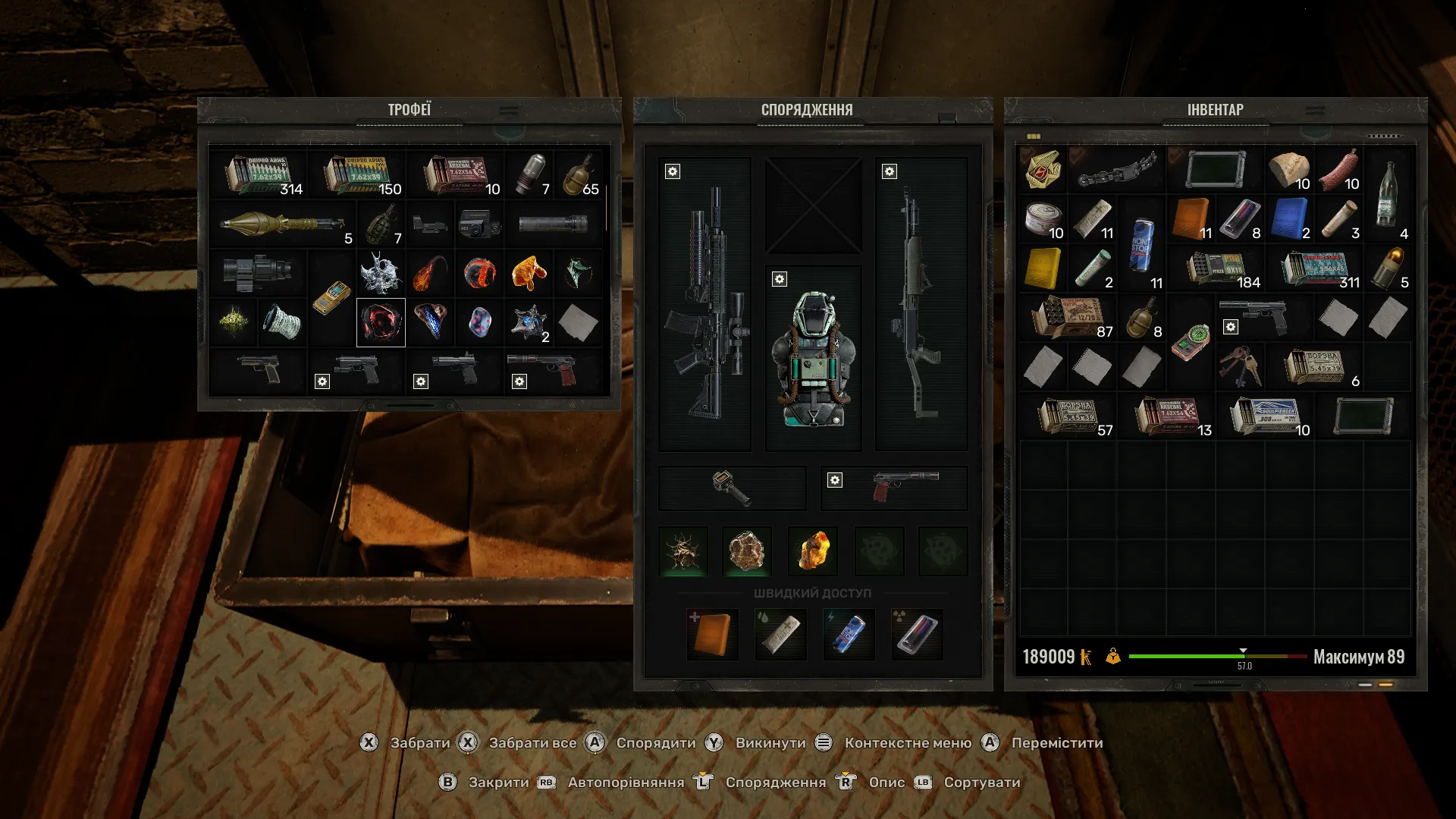Click the equipped armor suit in Спорядження
Screen dimensions: 1456x819
(812, 356)
